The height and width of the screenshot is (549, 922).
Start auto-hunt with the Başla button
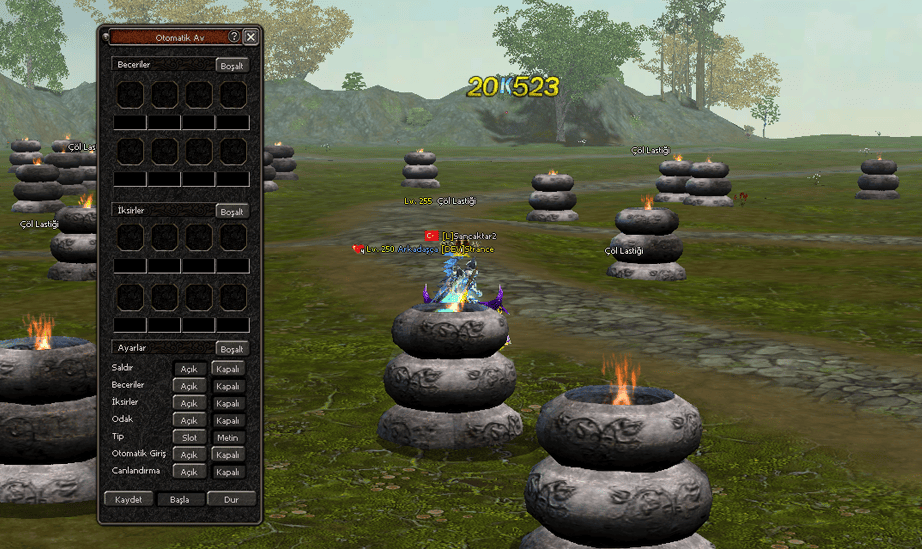click(x=180, y=499)
